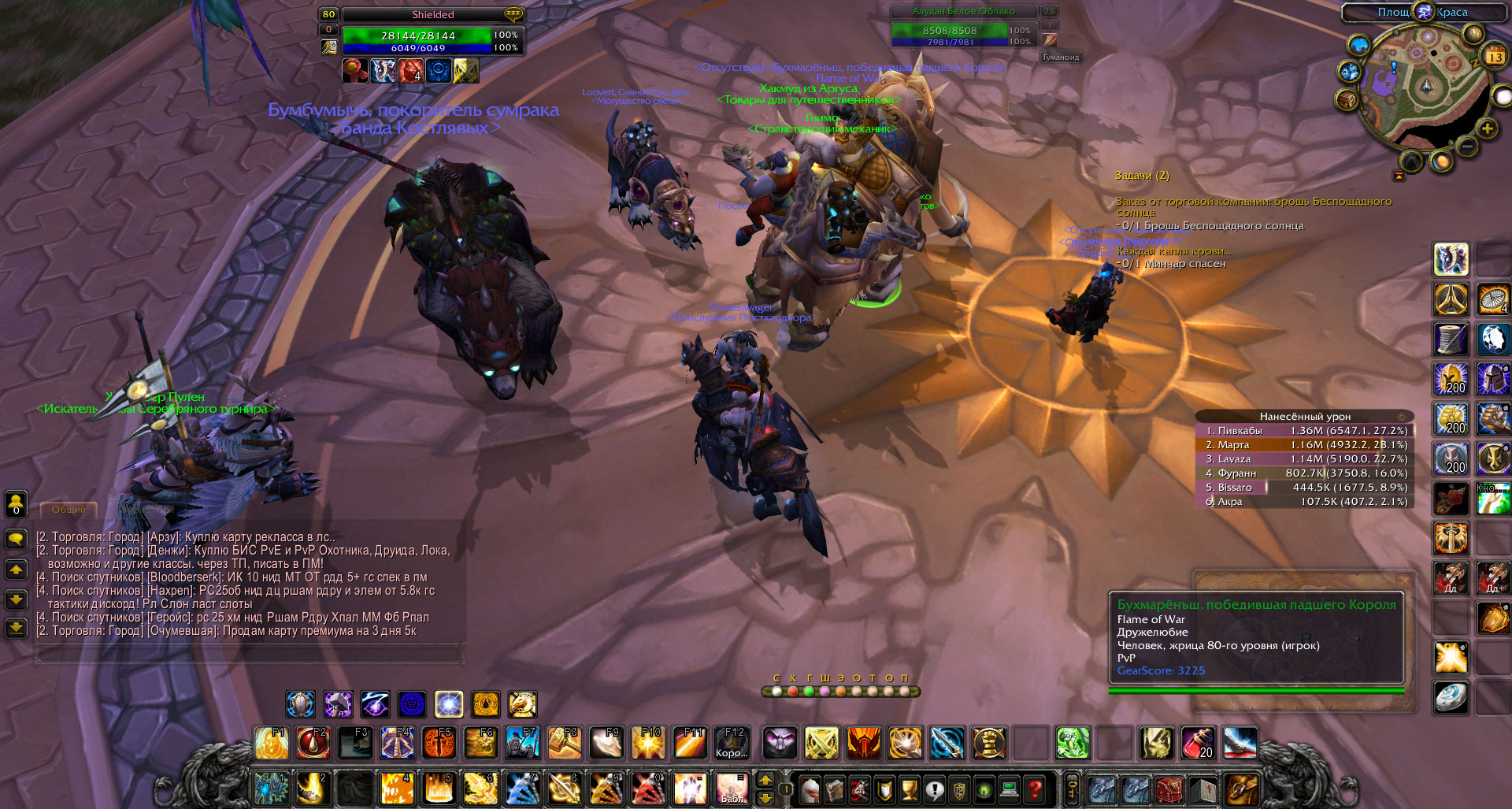Select the Пивкабы row in damage meter

[x=1305, y=431]
